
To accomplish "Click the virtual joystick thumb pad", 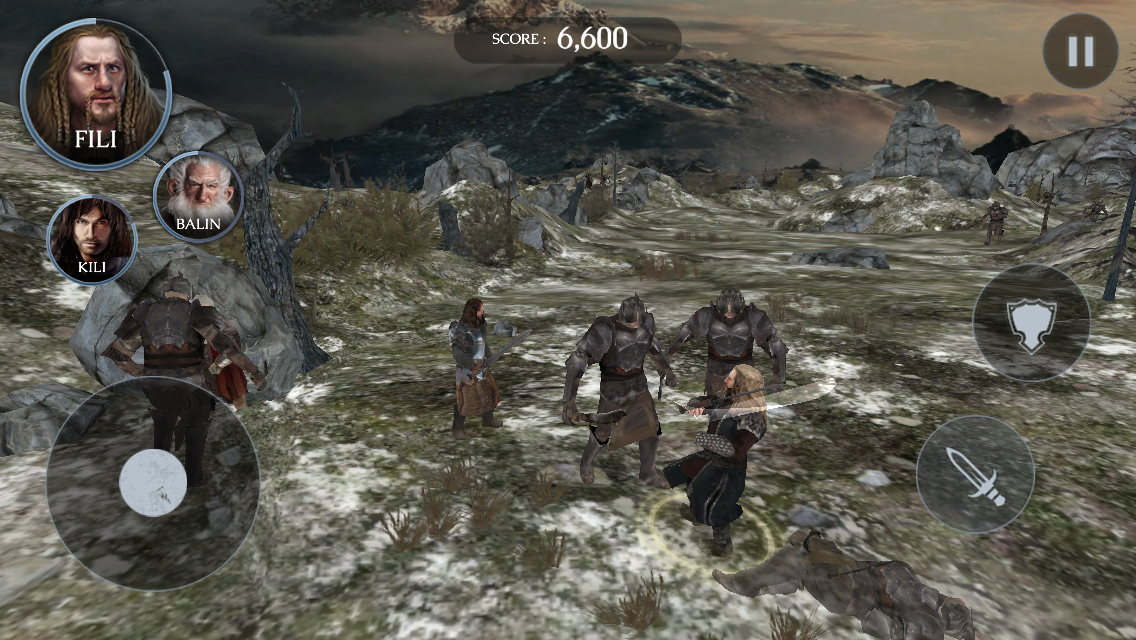I will (153, 482).
